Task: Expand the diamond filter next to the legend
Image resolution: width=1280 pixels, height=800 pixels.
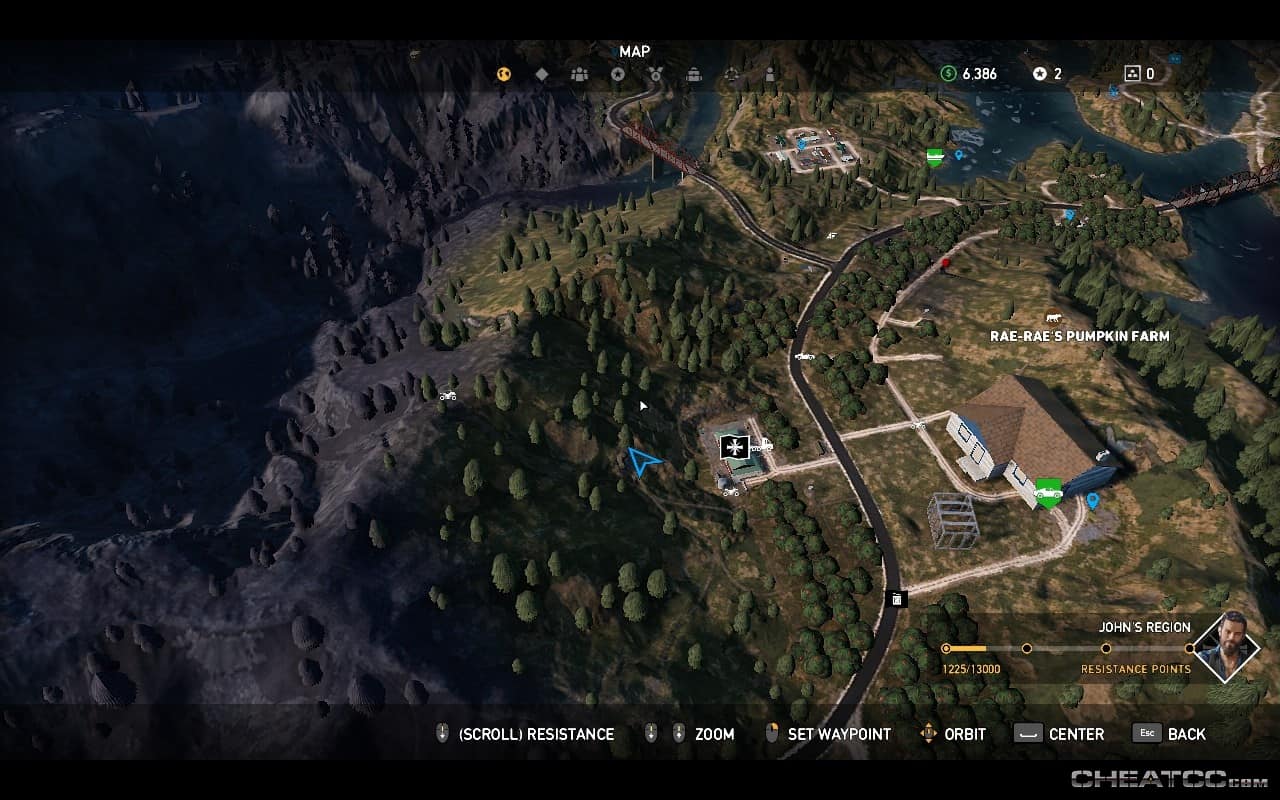Action: click(540, 73)
